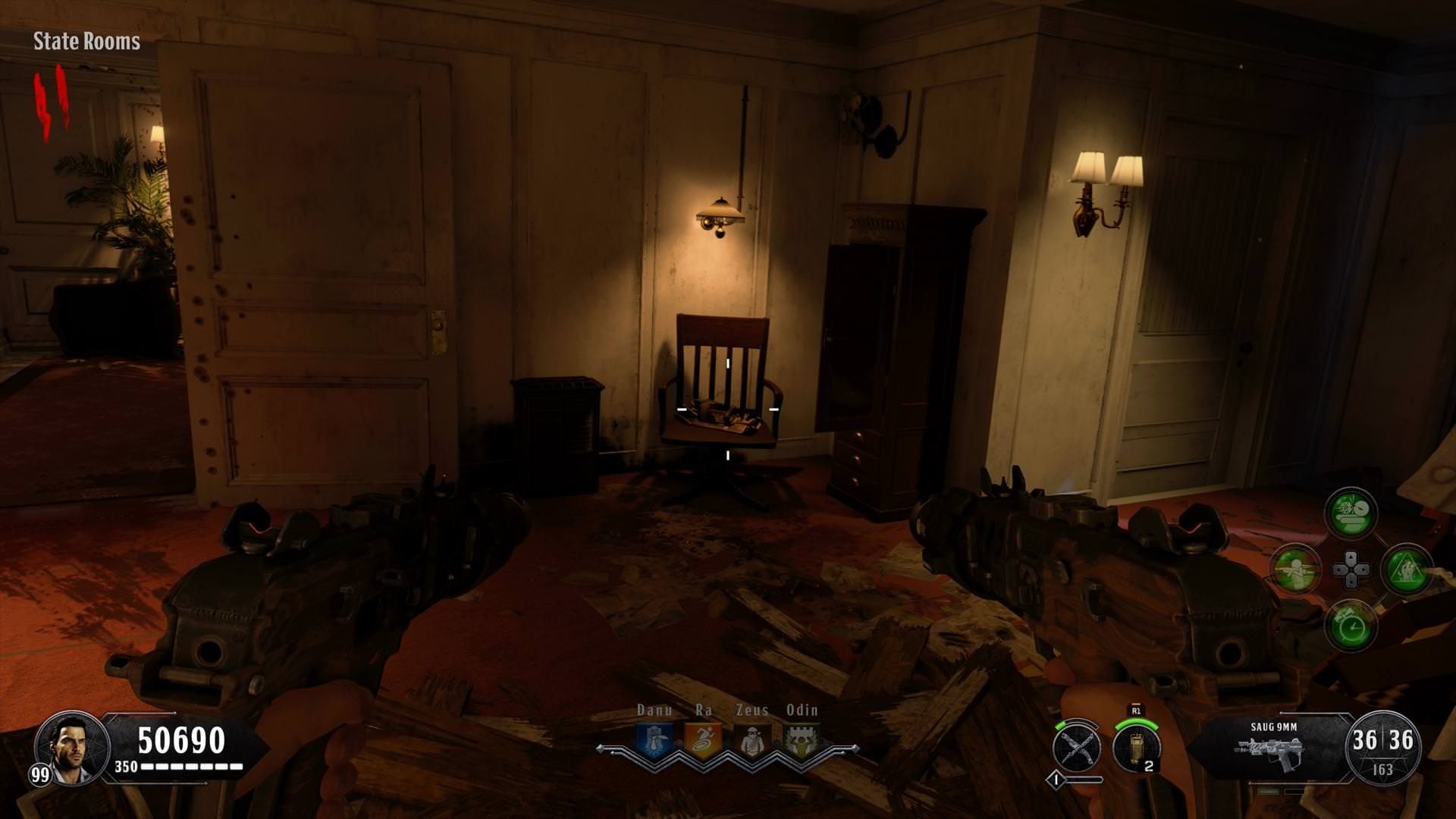Click the player character portrait
Screen dimensions: 1456x819
pos(73,748)
